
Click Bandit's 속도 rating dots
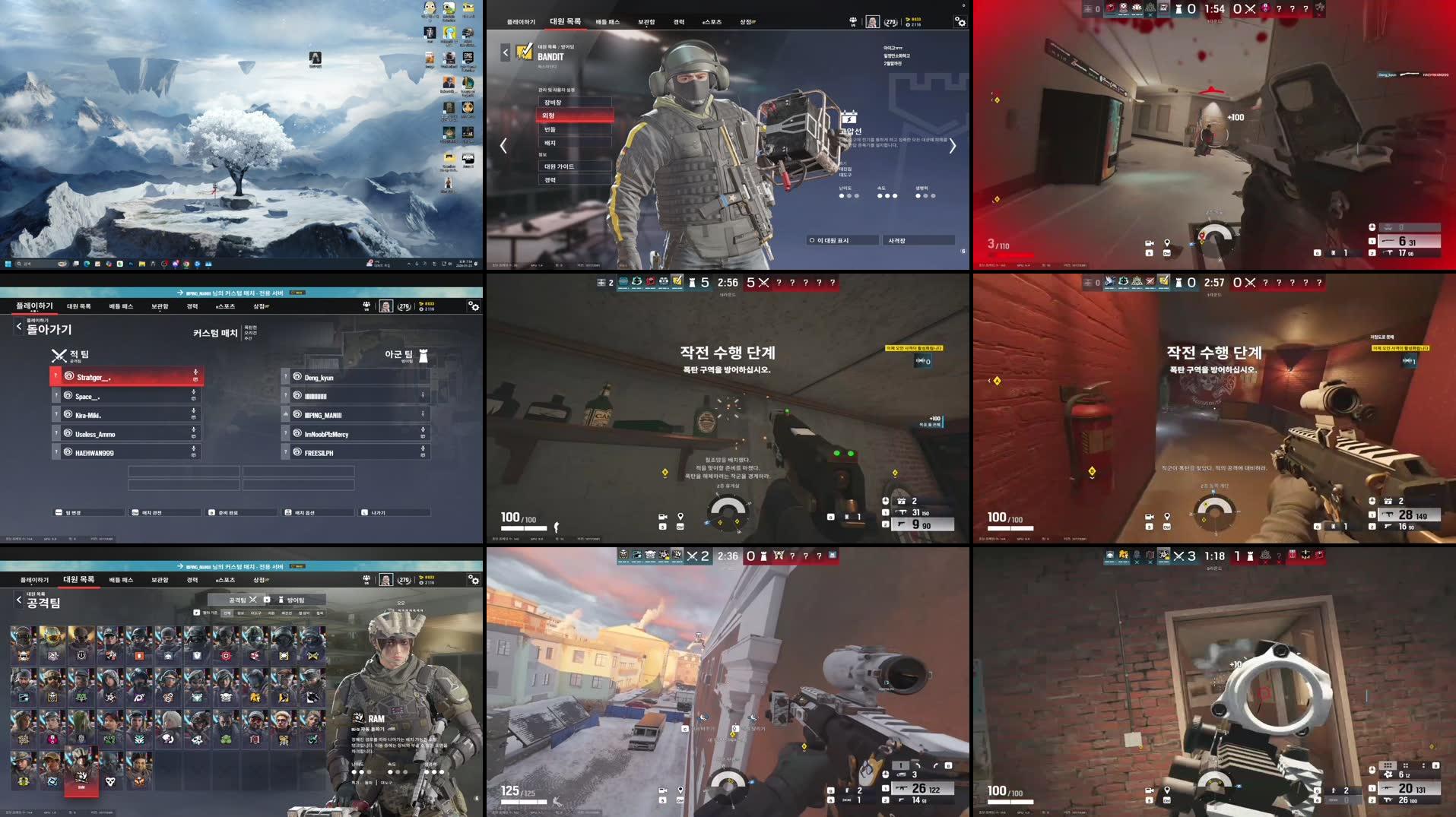[887, 195]
